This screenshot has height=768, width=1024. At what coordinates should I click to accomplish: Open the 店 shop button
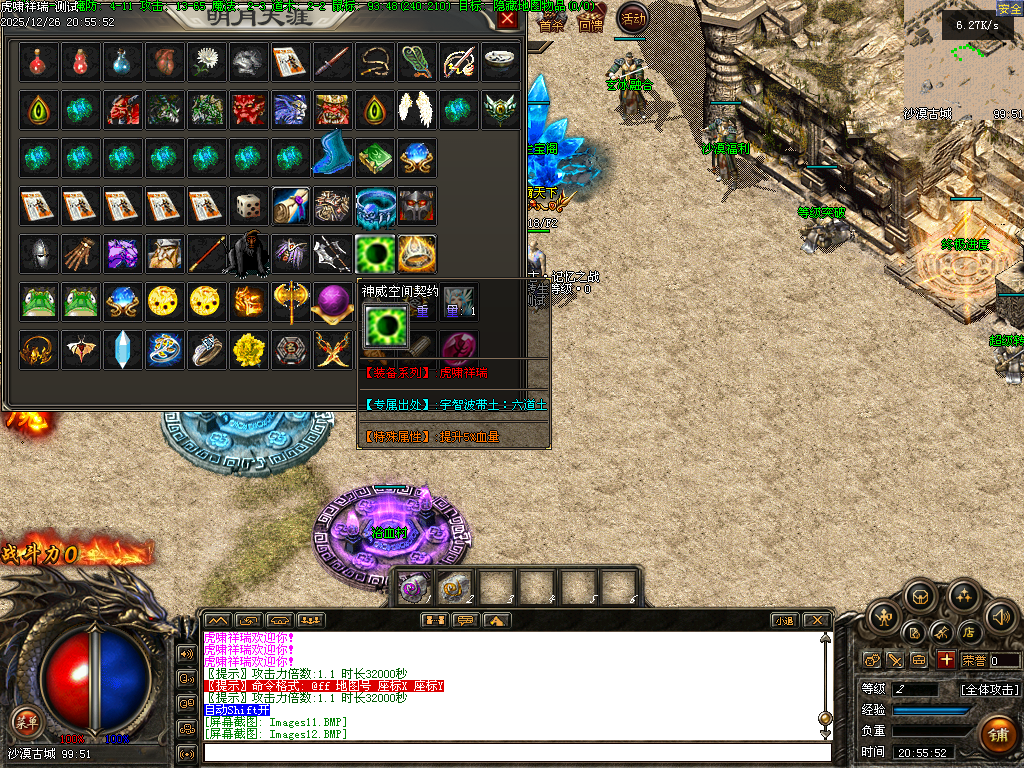pyautogui.click(x=968, y=633)
